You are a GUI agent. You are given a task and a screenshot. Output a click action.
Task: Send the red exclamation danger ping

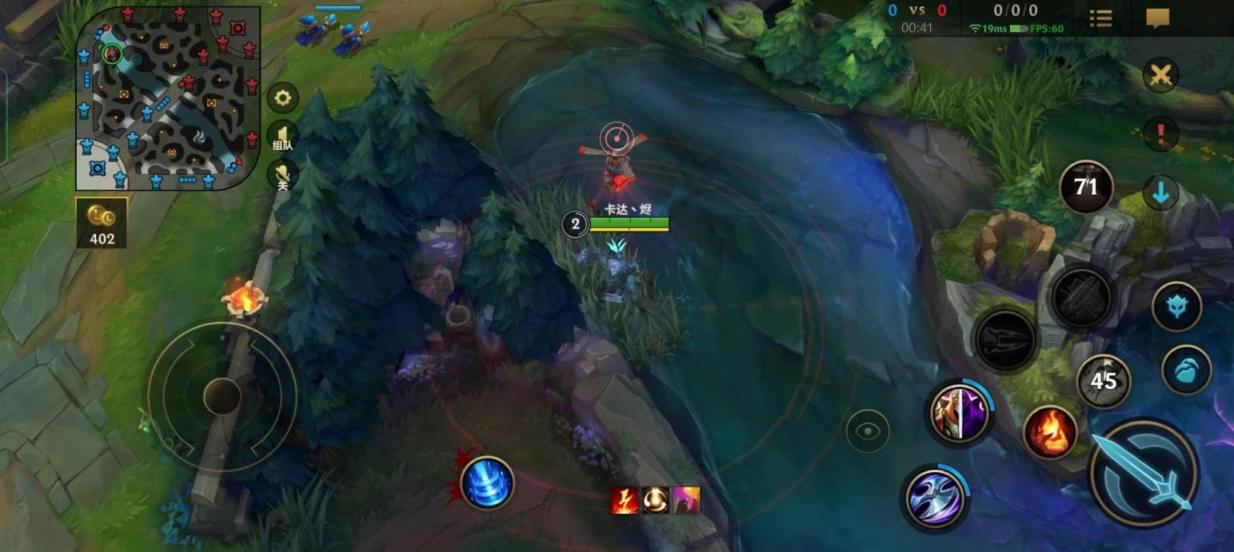point(1161,131)
